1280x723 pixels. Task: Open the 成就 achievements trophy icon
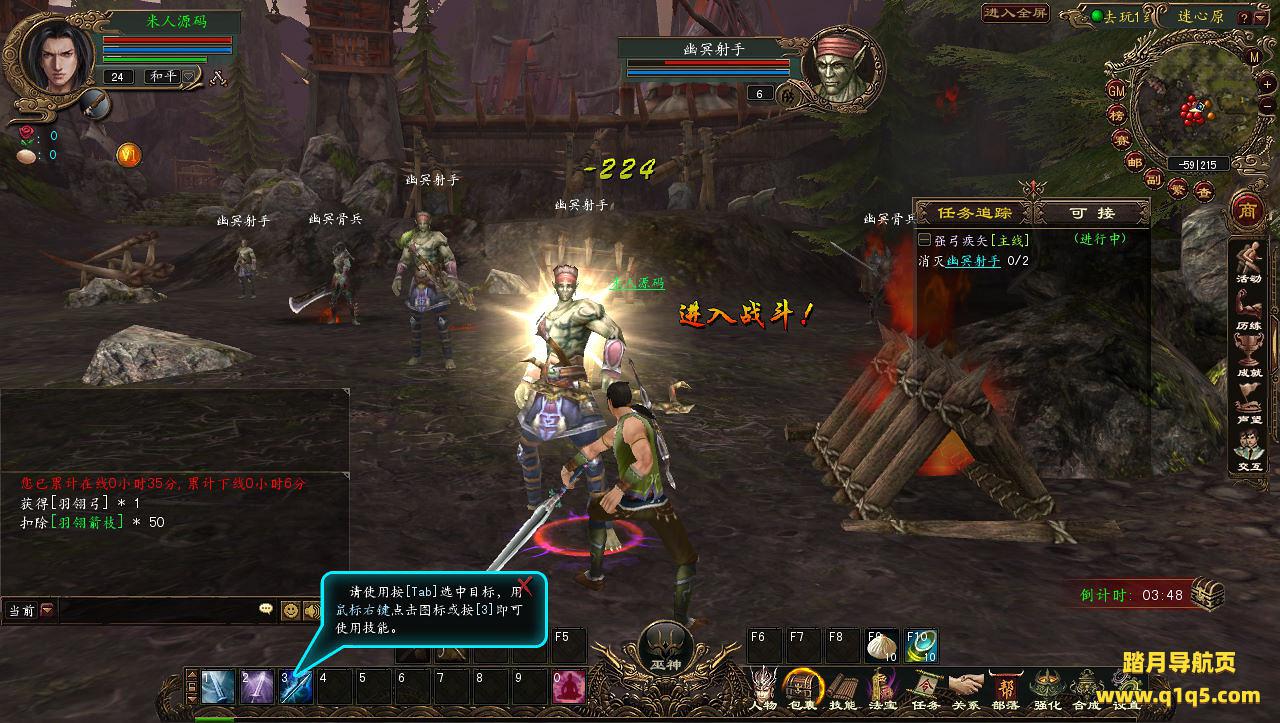point(1248,353)
